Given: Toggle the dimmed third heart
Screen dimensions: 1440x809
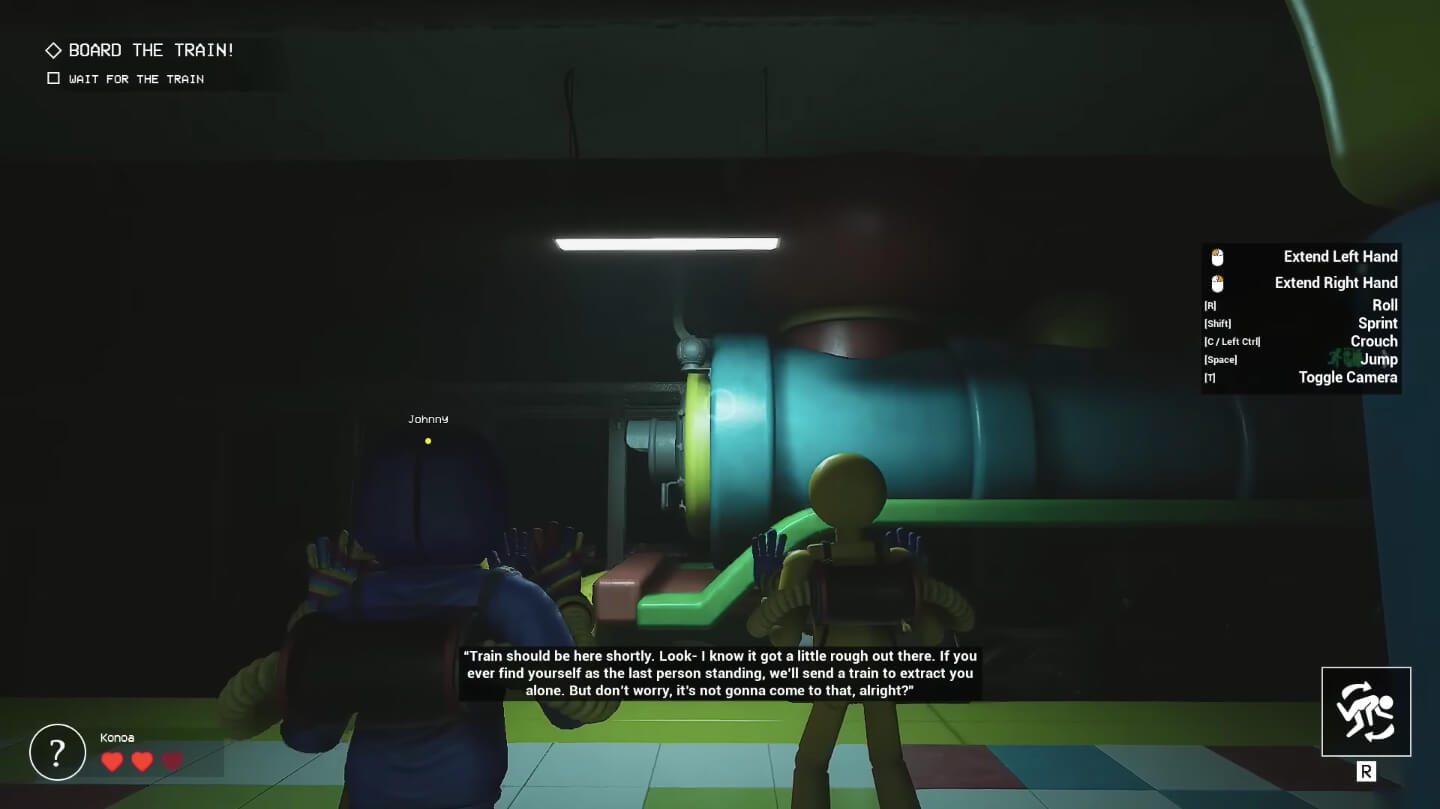Looking at the screenshot, I should click(172, 761).
